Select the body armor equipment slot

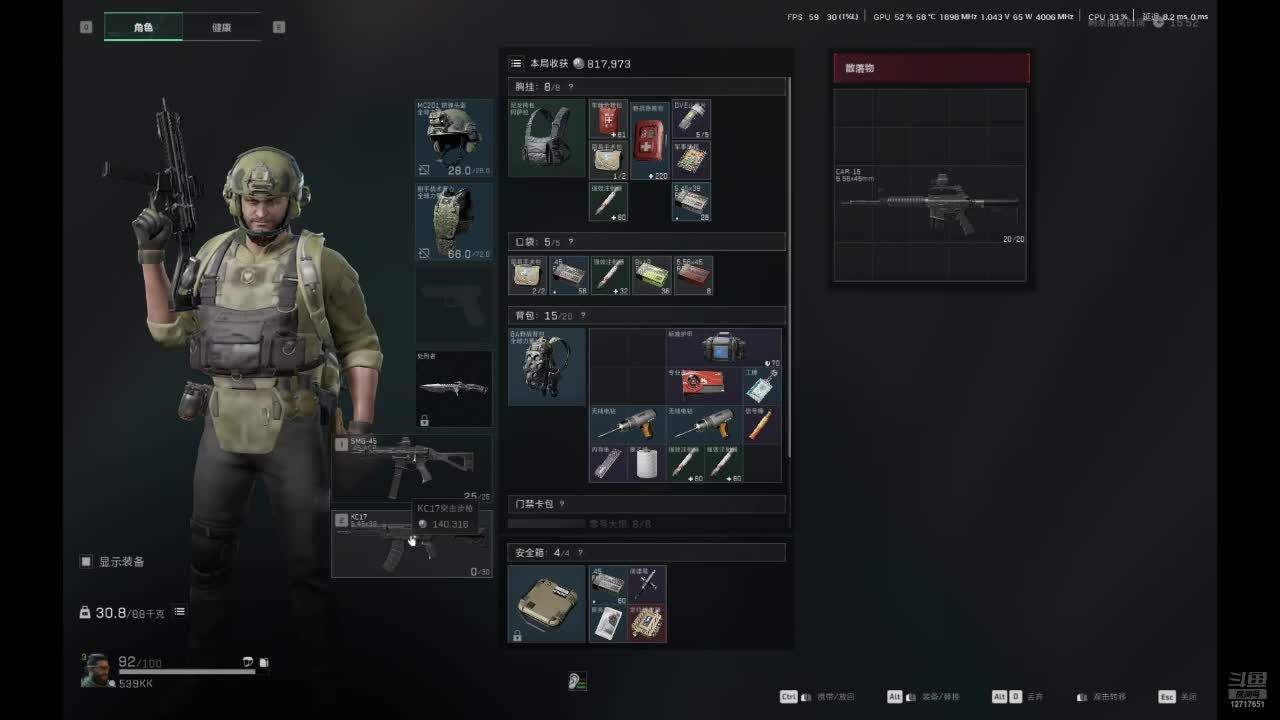pos(454,222)
